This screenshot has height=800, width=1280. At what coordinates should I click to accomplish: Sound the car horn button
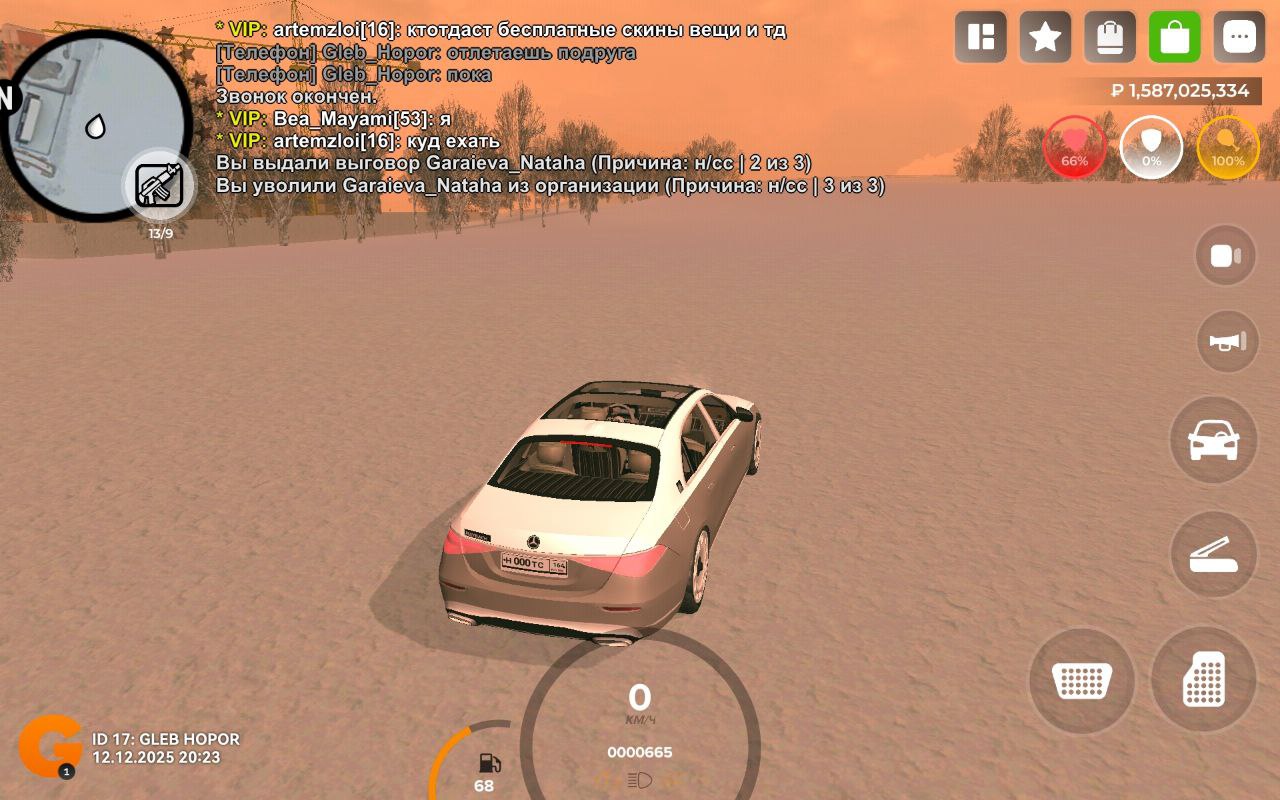[1227, 342]
